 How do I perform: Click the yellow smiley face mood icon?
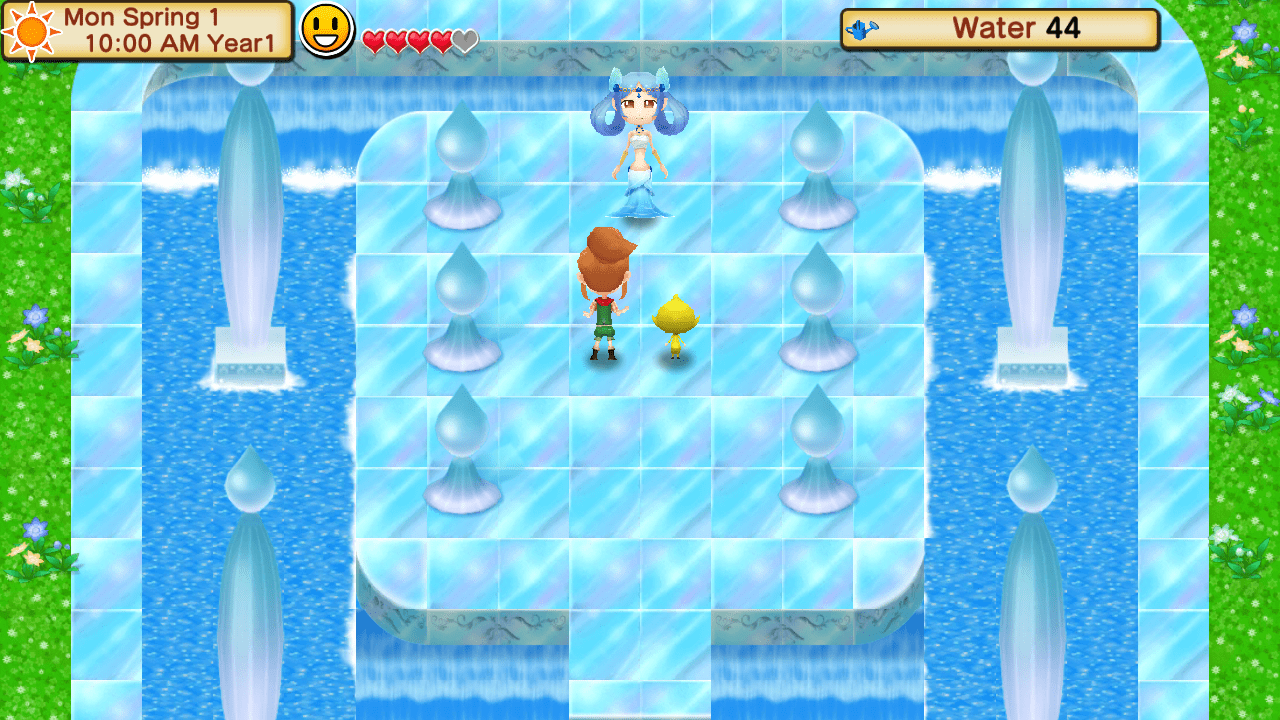tap(327, 29)
